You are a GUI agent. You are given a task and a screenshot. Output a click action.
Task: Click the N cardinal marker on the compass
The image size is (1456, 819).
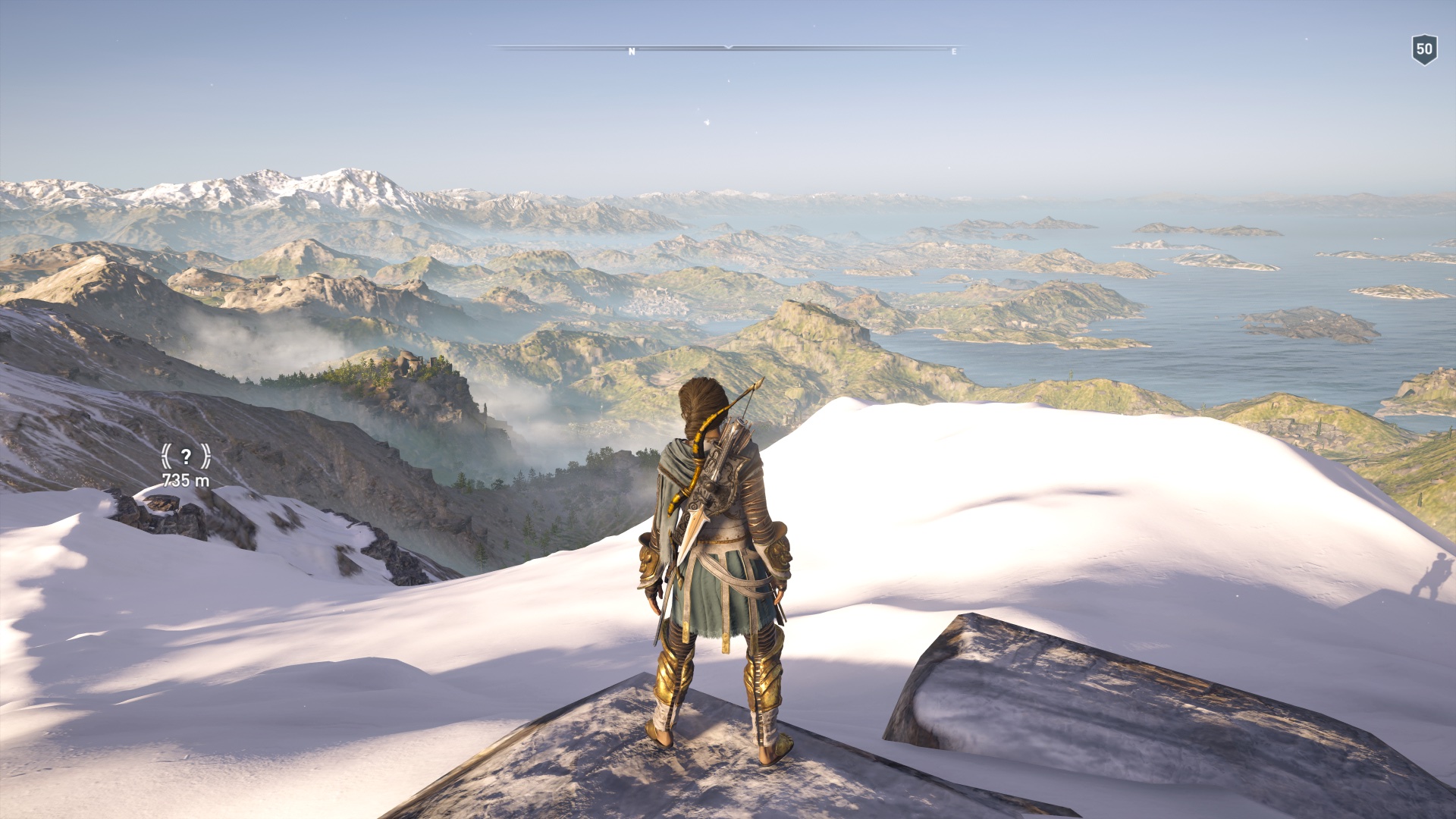click(x=630, y=52)
